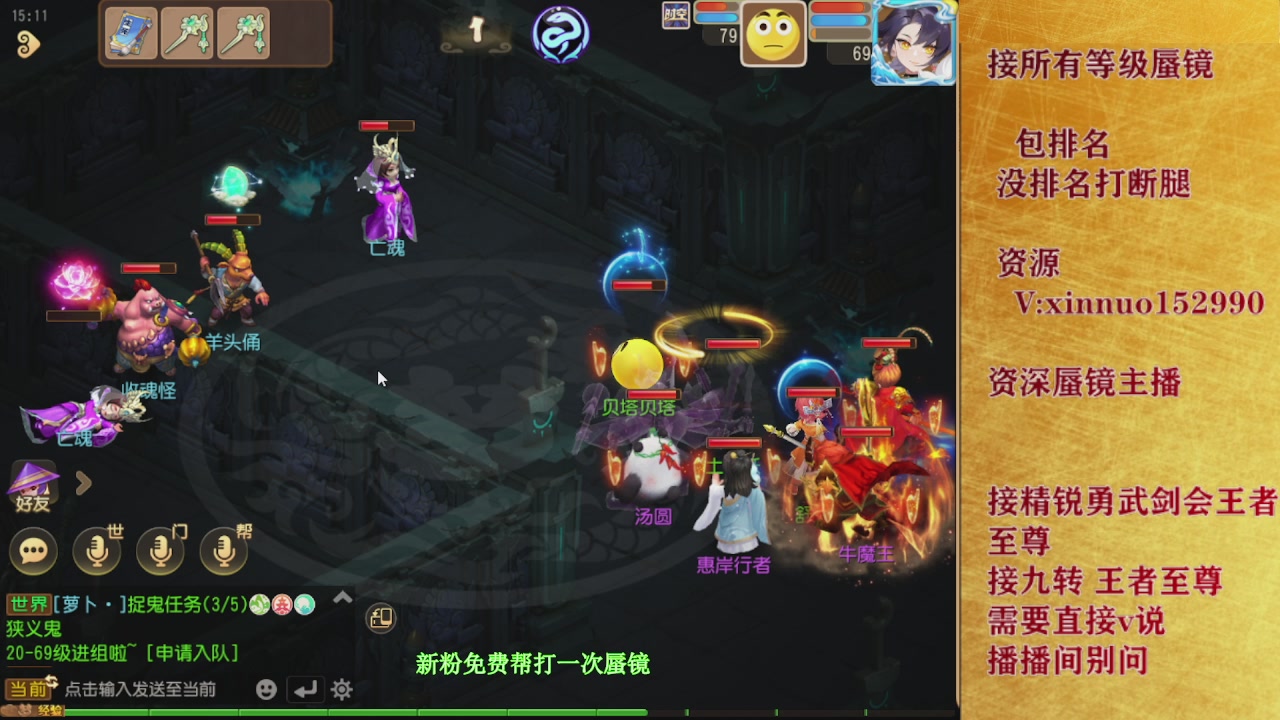Open chat settings via the gear icon
1280x720 pixels.
click(x=340, y=688)
